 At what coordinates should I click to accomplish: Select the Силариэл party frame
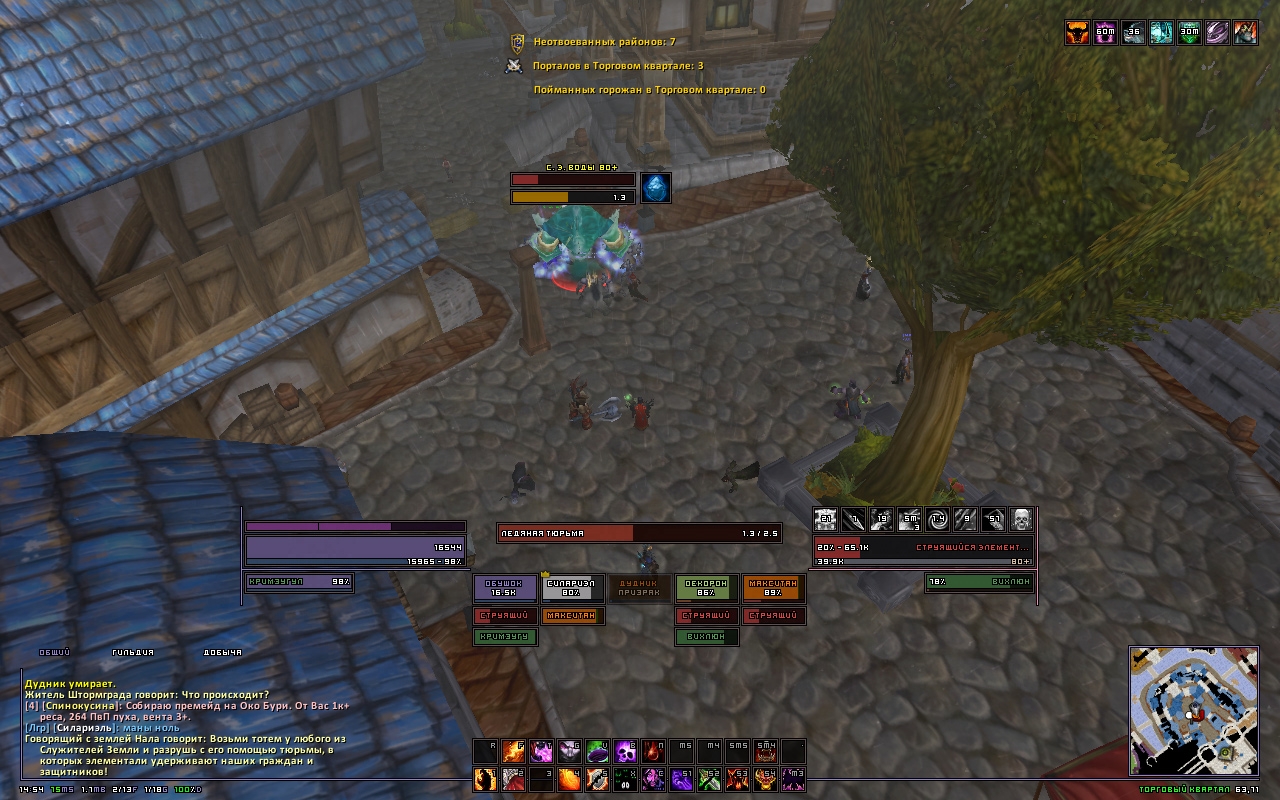[573, 589]
